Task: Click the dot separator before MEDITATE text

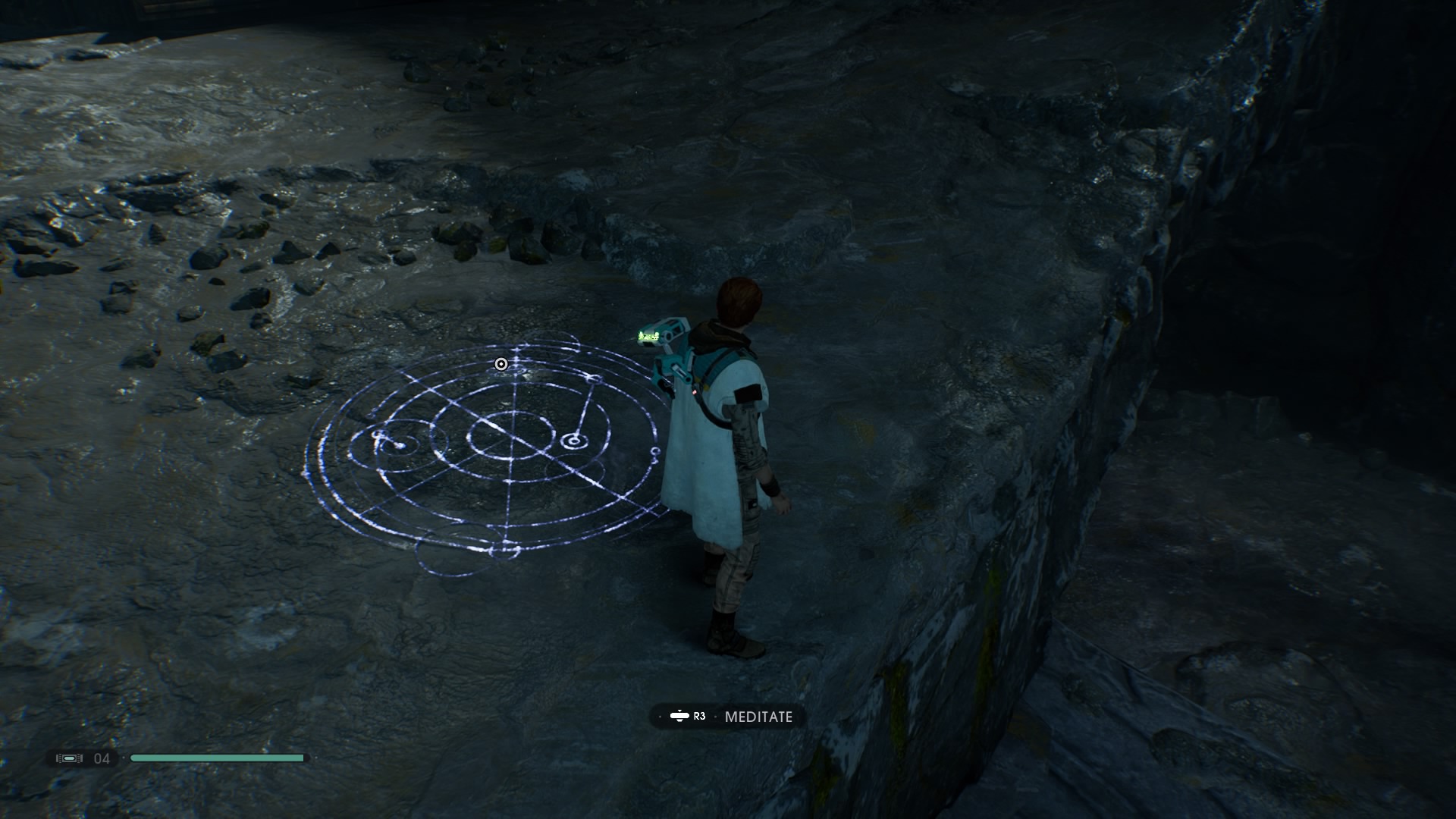Action: coord(716,716)
